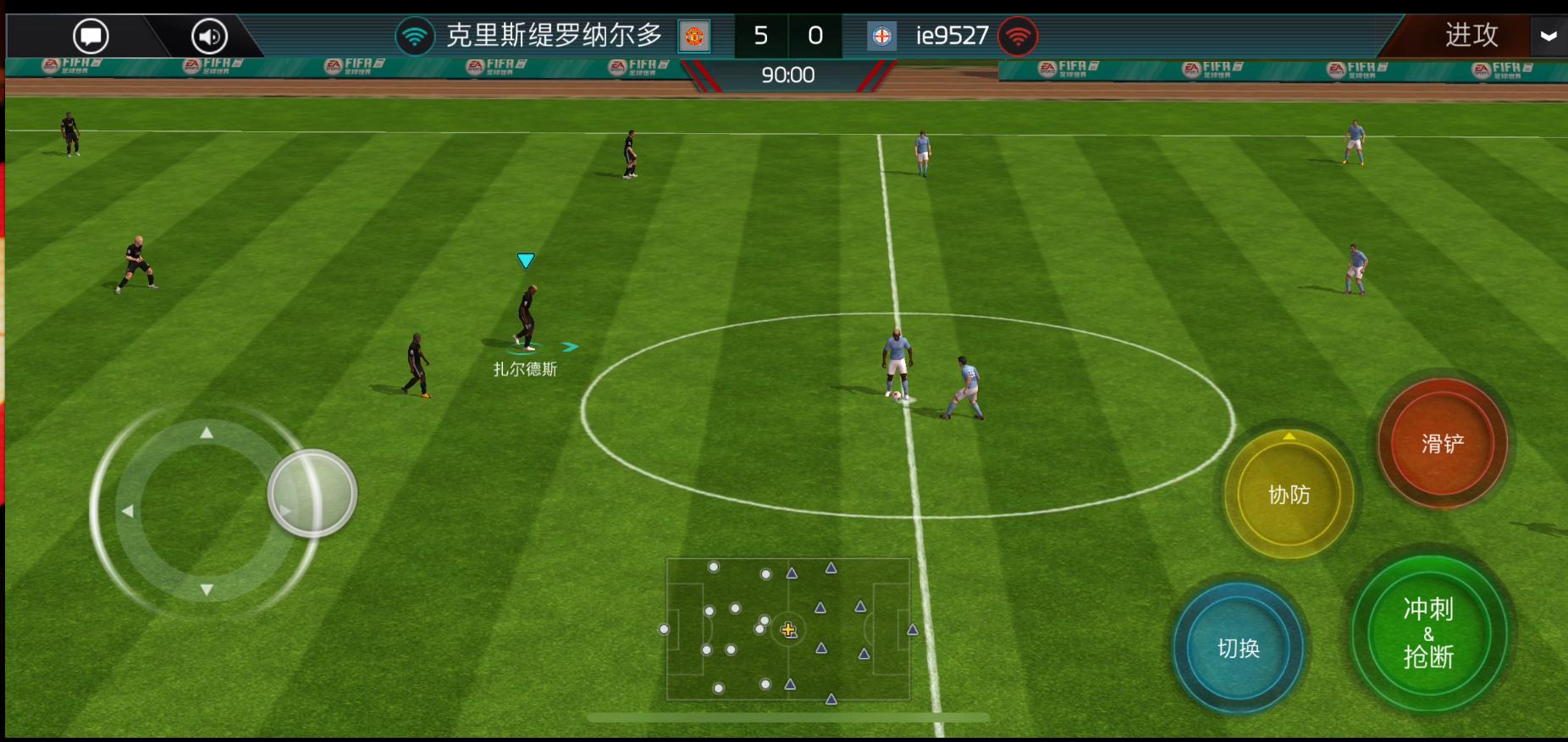
Task: Expand the chevron next to 进攻
Action: point(1549,36)
